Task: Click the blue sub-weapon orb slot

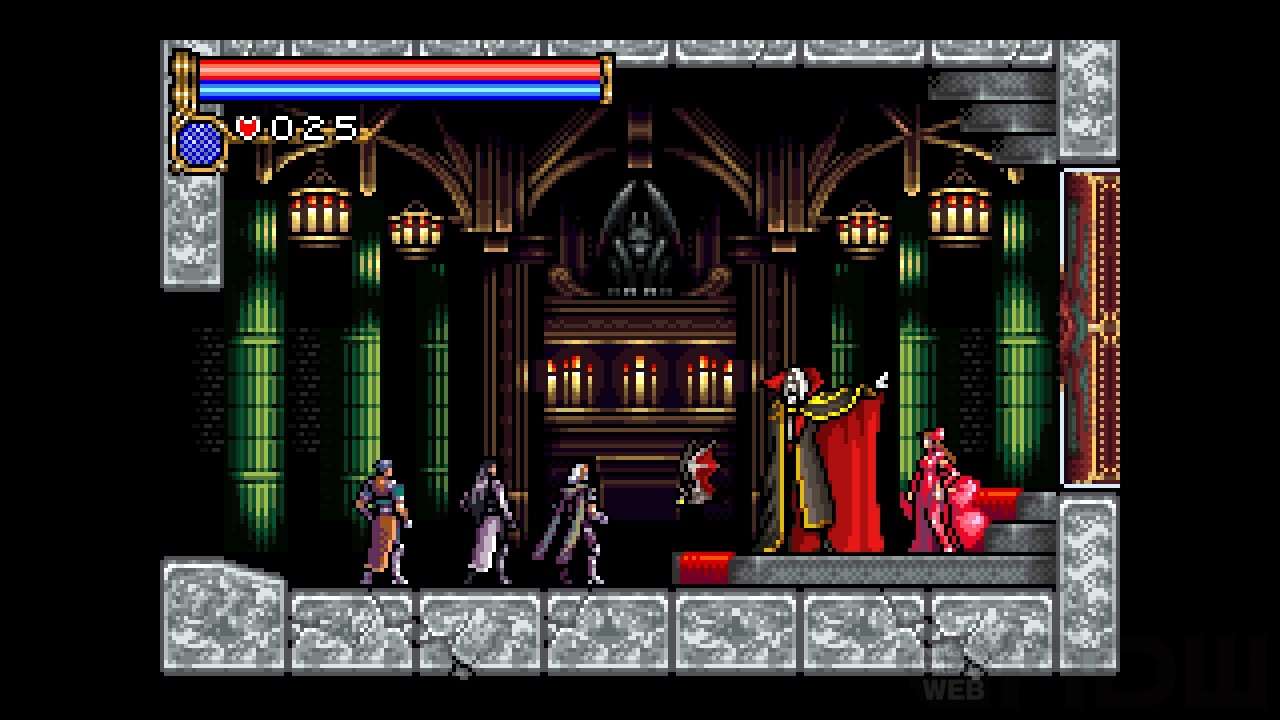Action: pos(200,143)
